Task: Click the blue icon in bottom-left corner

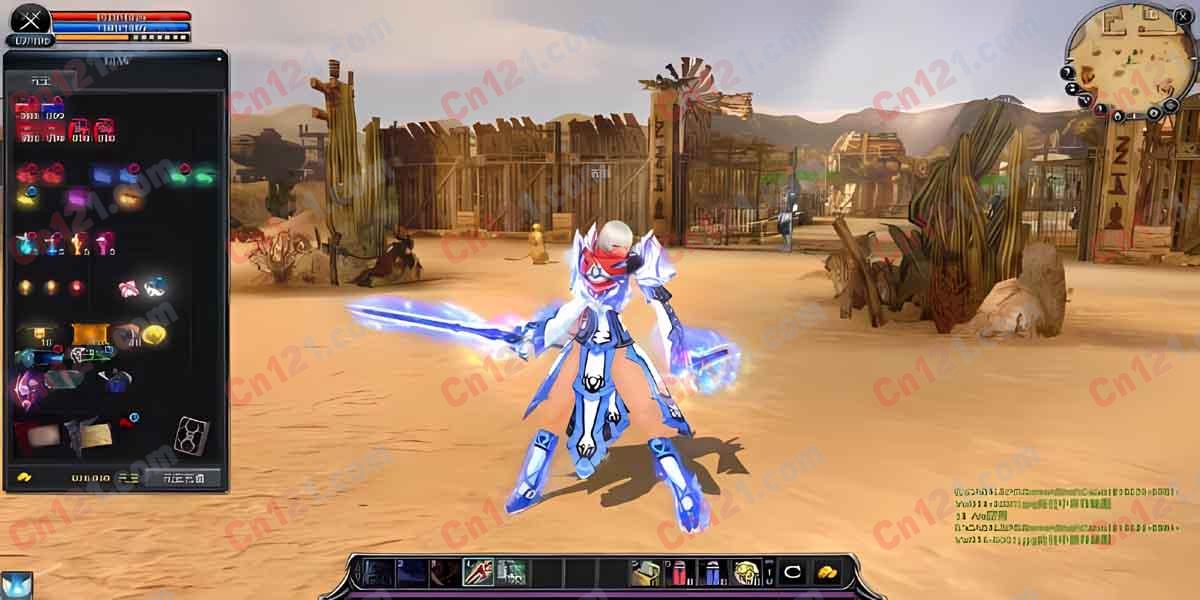Action: (x=16, y=585)
